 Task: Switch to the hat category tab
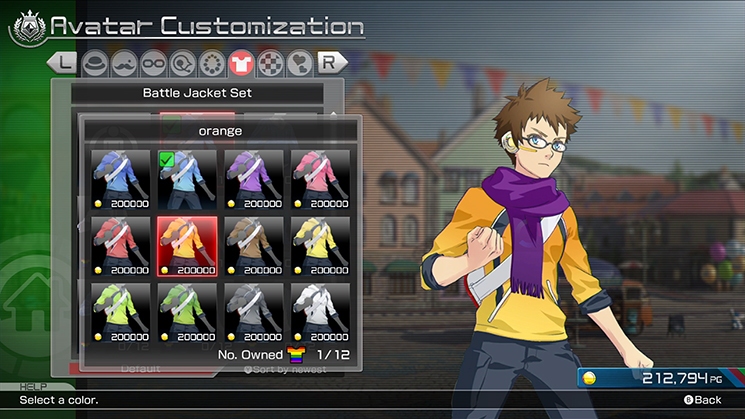[x=95, y=63]
